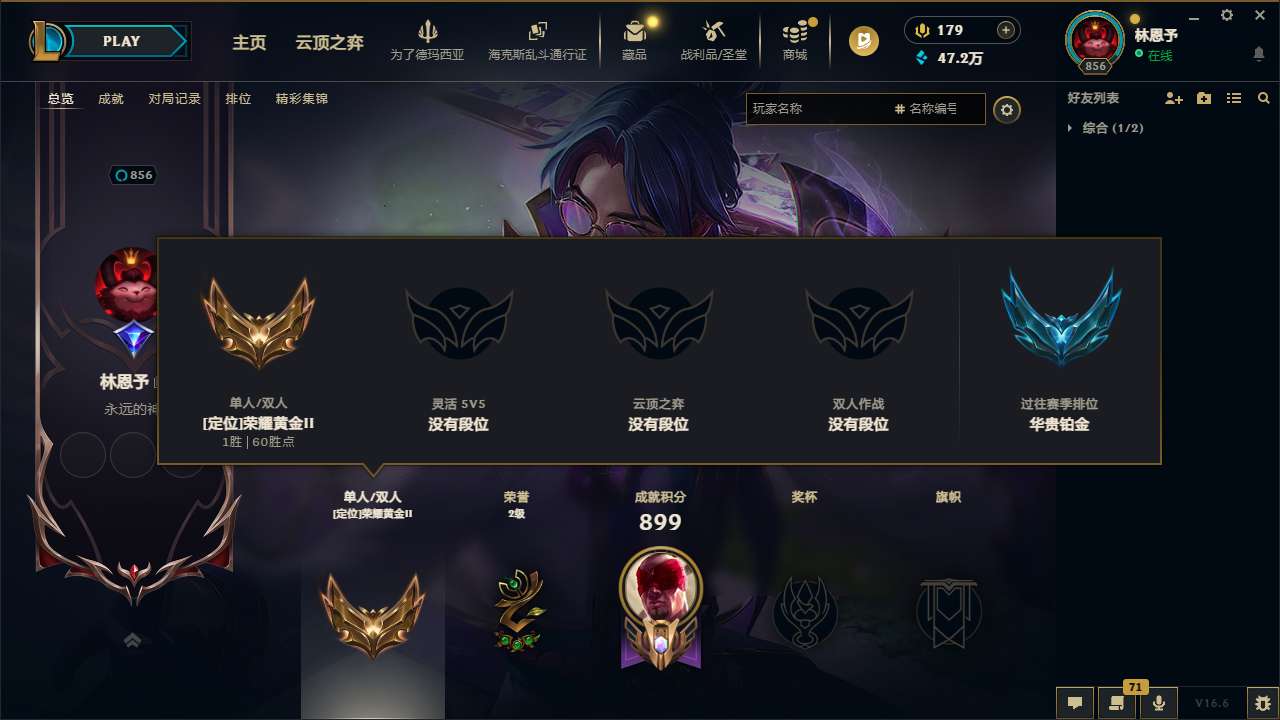Click the plus button to add RP

point(1004,30)
